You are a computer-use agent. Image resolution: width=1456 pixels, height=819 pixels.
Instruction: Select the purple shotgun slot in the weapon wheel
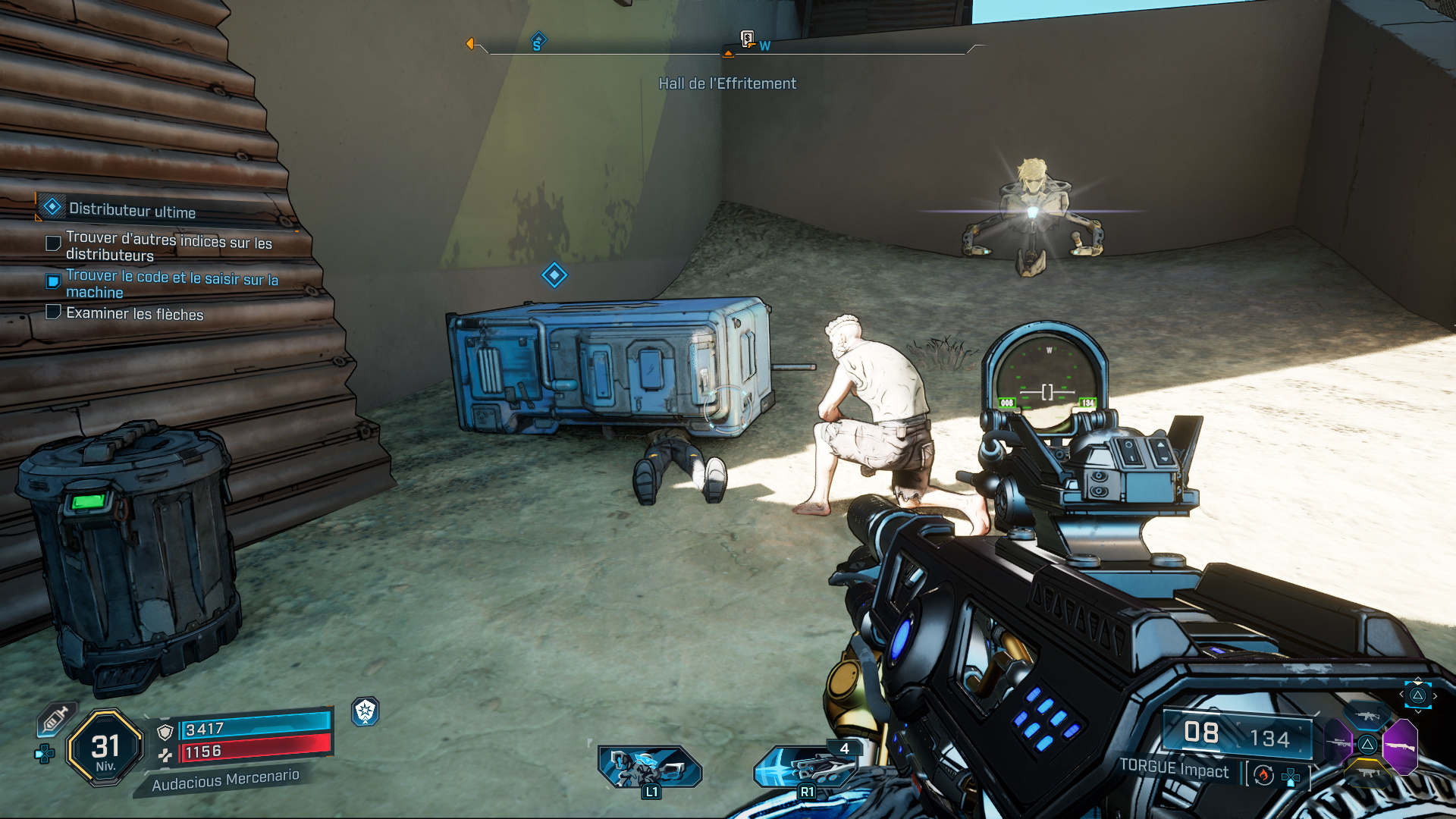coord(1401,746)
